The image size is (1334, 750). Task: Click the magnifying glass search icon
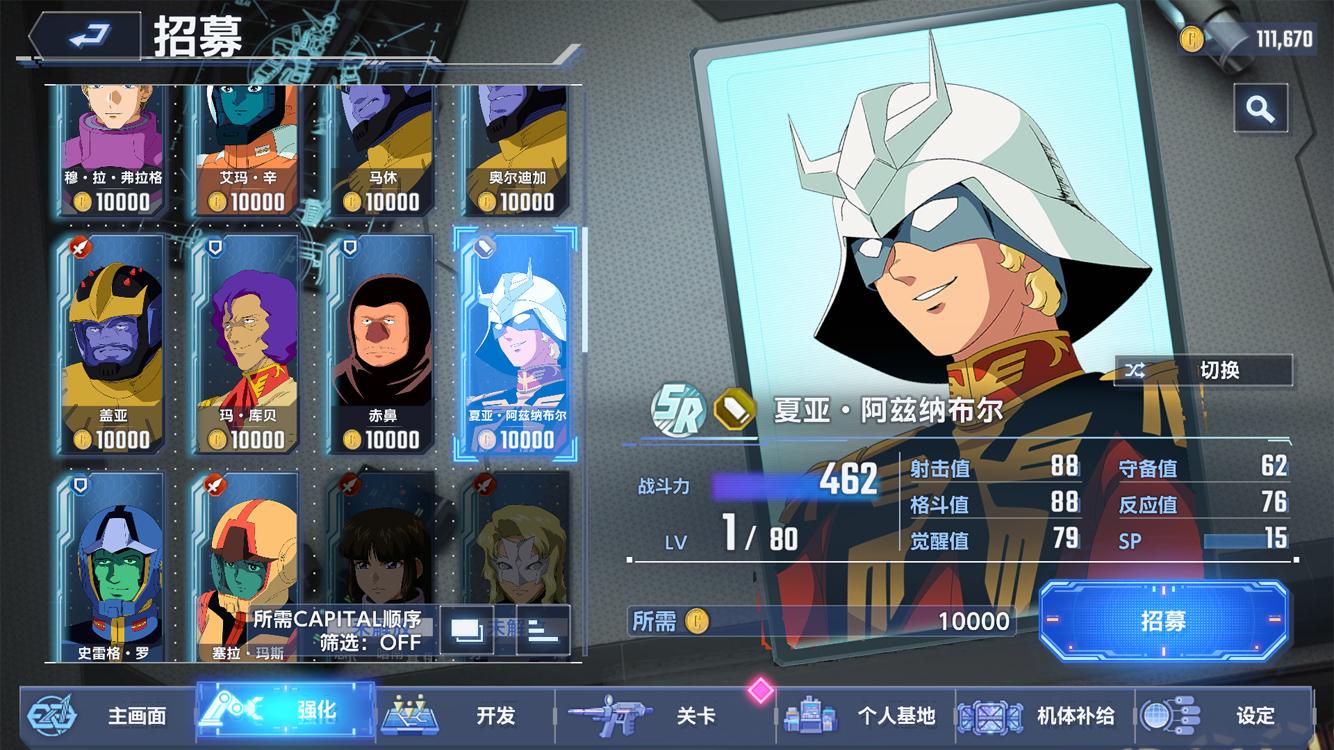pyautogui.click(x=1261, y=108)
